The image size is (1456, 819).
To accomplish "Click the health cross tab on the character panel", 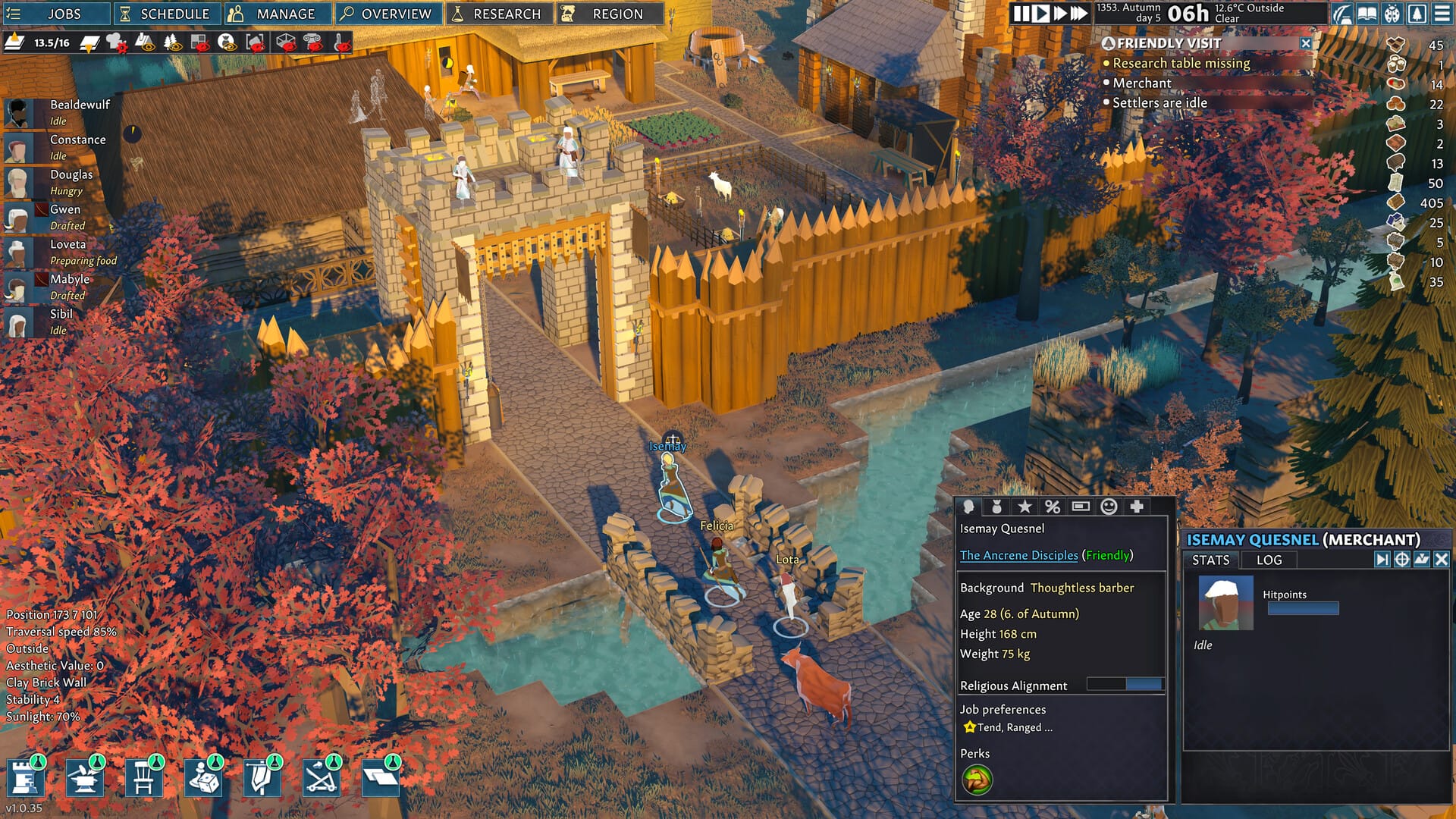I will pyautogui.click(x=1137, y=507).
